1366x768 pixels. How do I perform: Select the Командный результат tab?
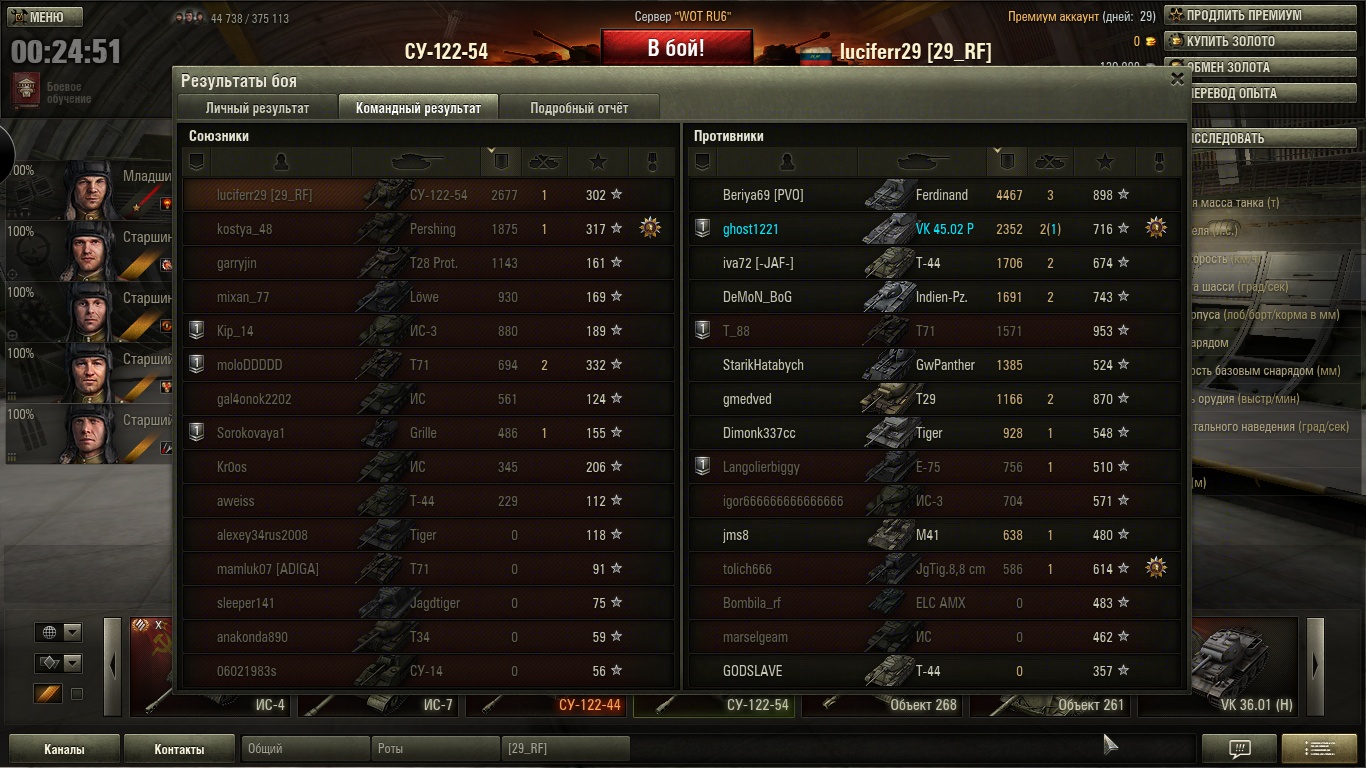418,108
